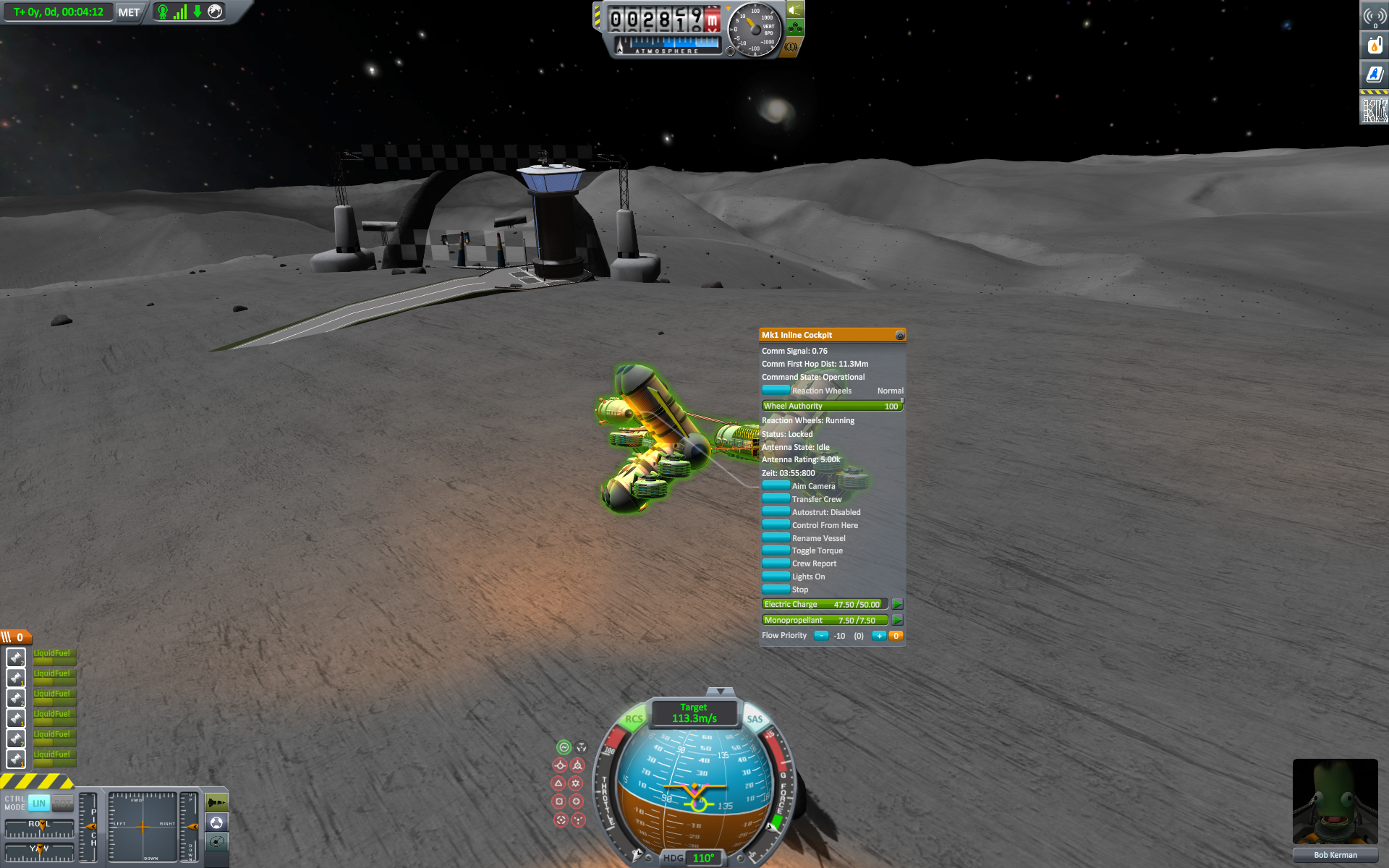Choose Rename Vessel option
This screenshot has width=1389, height=868.
click(776, 538)
